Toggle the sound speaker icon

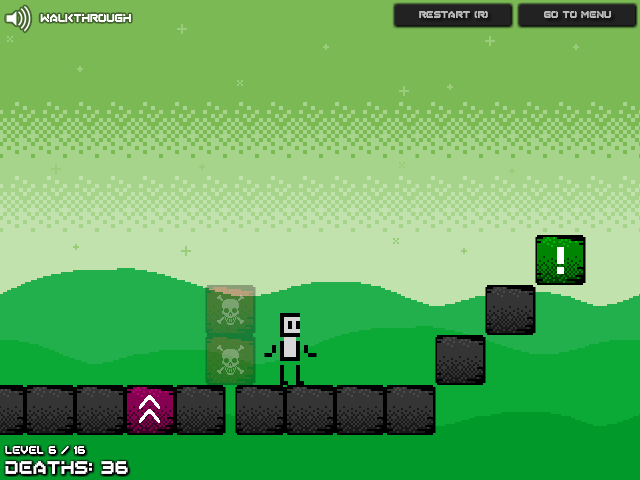[x=18, y=18]
